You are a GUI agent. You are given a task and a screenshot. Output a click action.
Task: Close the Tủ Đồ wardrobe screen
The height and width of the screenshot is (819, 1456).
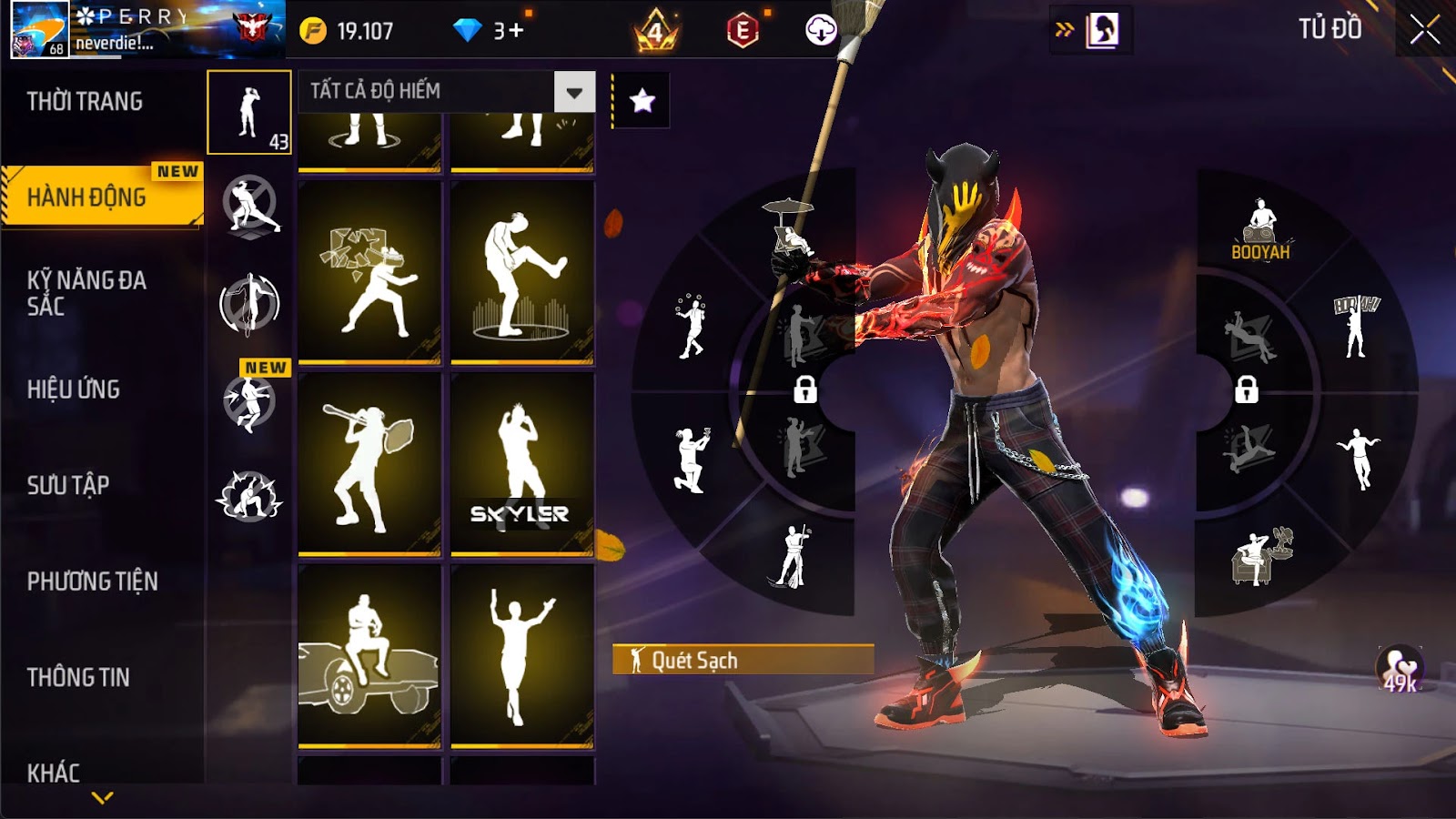[1424, 30]
